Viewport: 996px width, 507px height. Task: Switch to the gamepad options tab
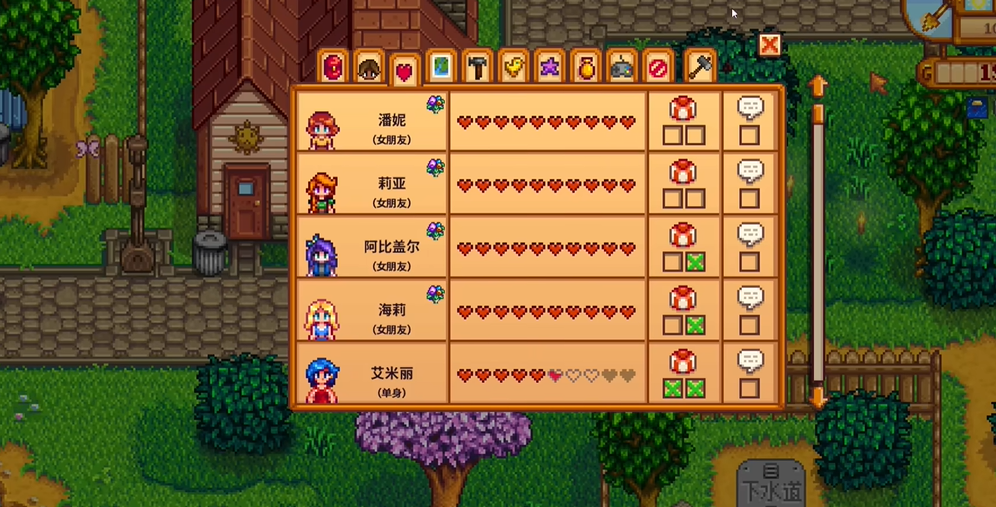coord(621,68)
